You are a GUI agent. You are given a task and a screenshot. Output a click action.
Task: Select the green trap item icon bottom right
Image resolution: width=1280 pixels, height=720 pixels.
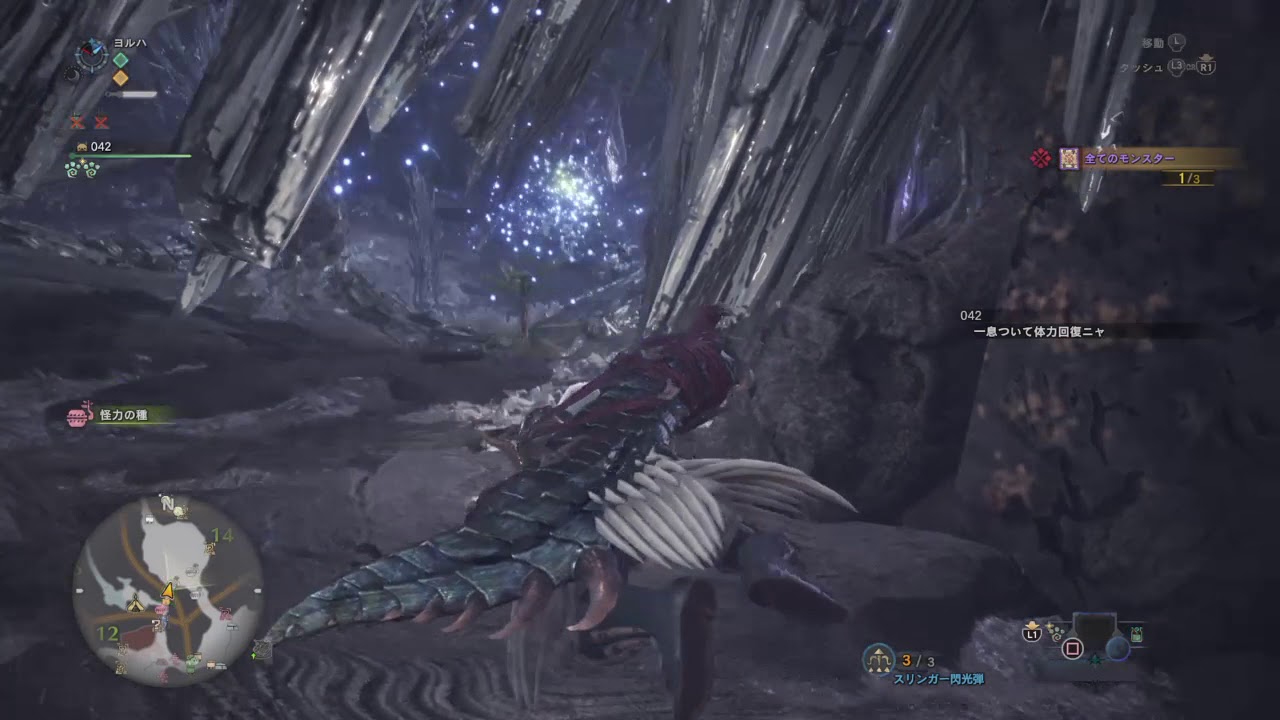point(1136,634)
